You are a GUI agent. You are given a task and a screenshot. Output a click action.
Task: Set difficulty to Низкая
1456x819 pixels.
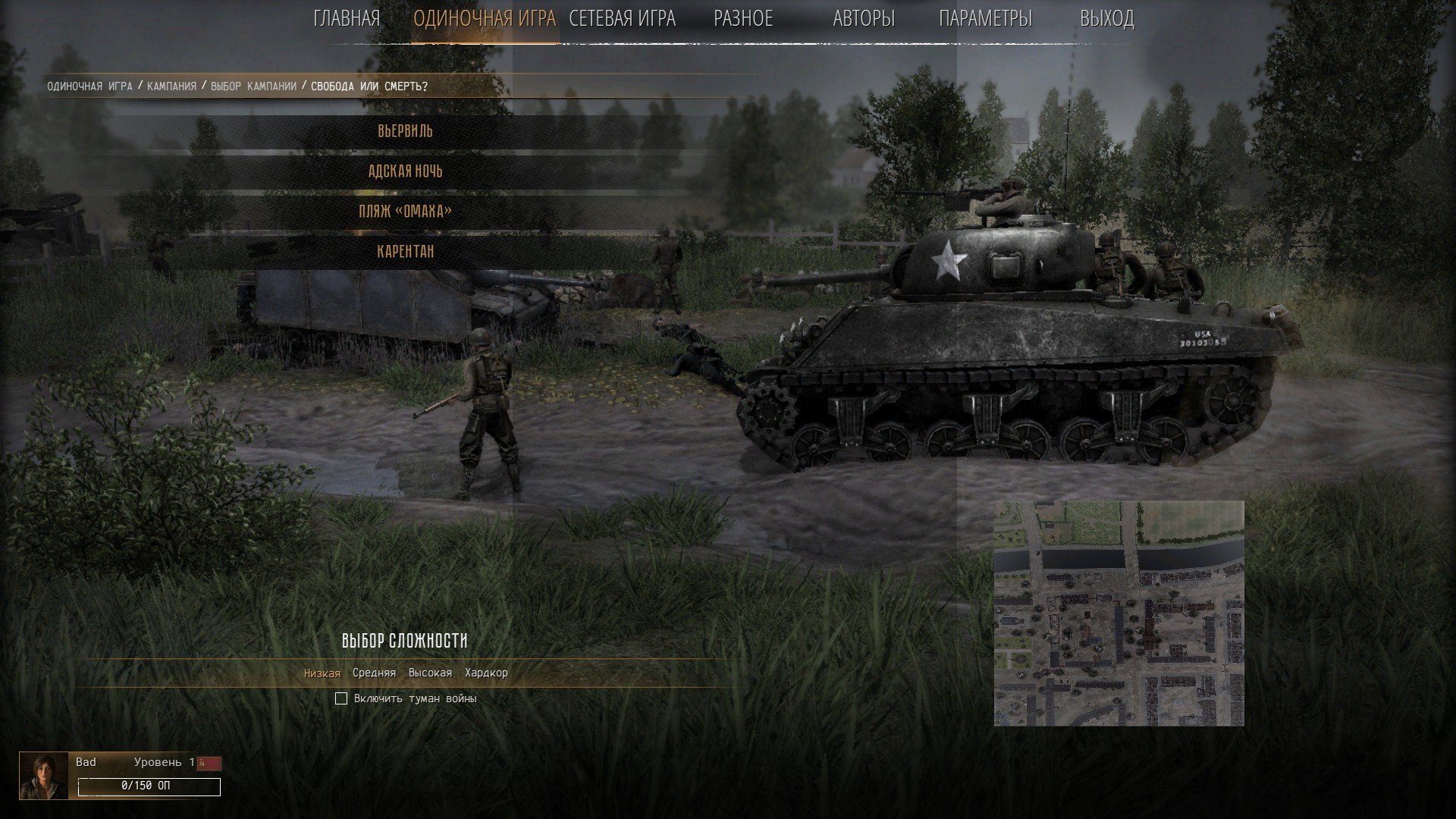322,673
